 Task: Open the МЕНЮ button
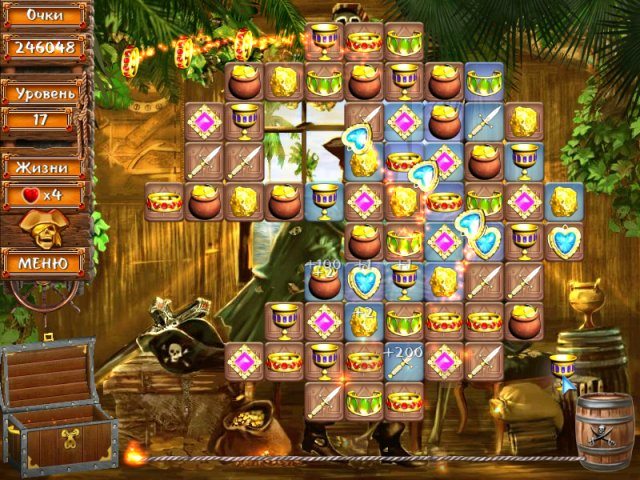pyautogui.click(x=44, y=263)
